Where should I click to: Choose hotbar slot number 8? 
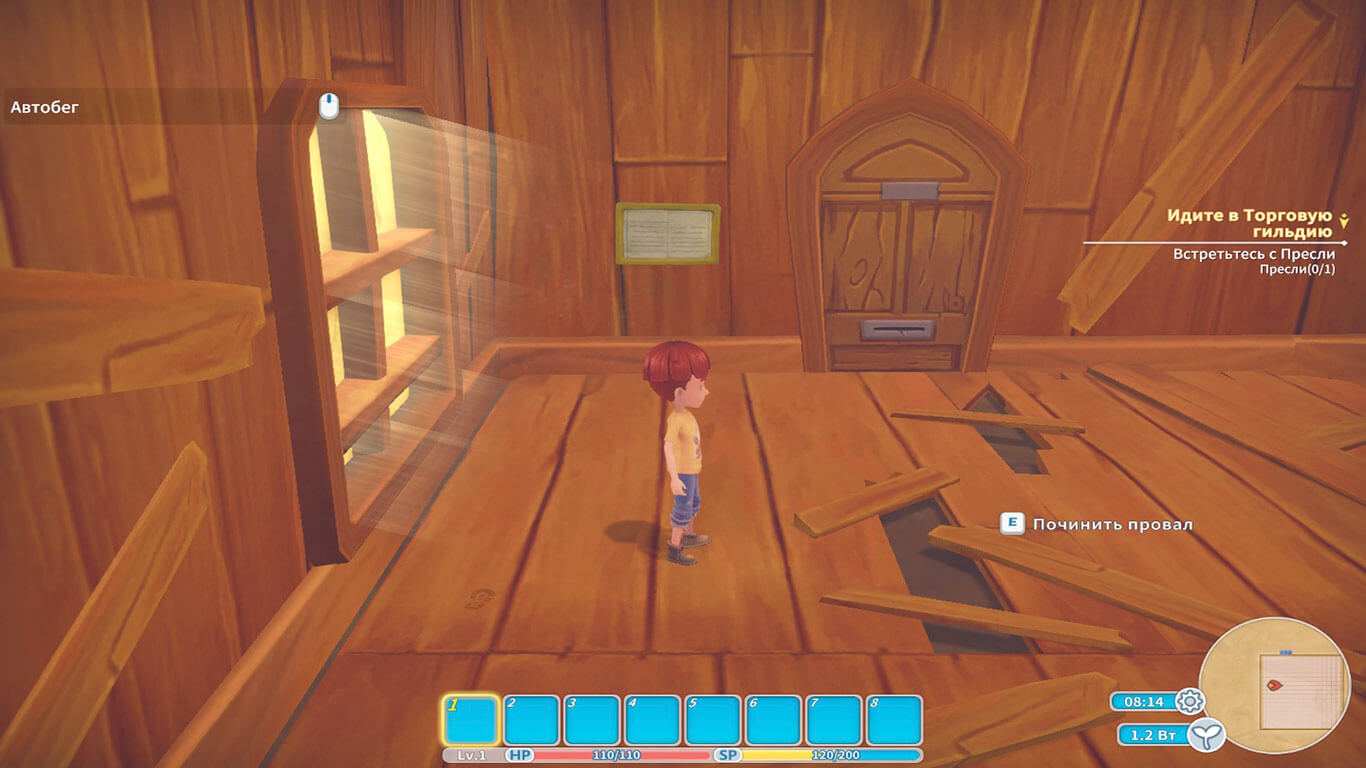[x=893, y=720]
